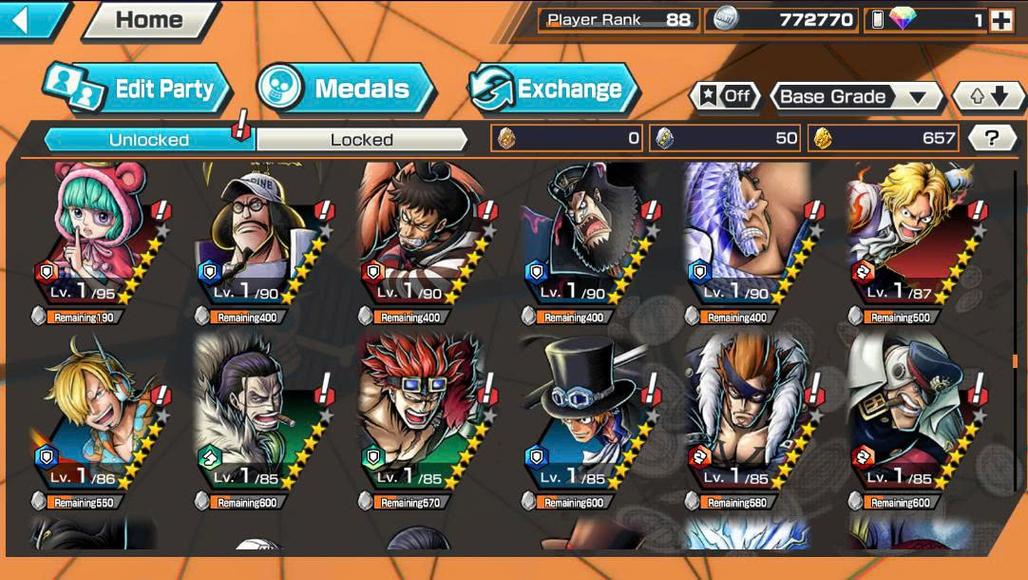Viewport: 1028px width, 580px height.
Task: Add rainbow diamonds with the plus button
Action: point(1001,20)
